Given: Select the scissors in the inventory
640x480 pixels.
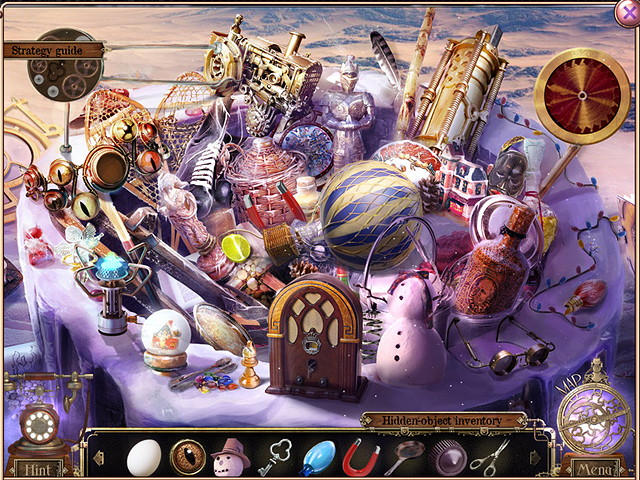Looking at the screenshot, I should coord(489,456).
